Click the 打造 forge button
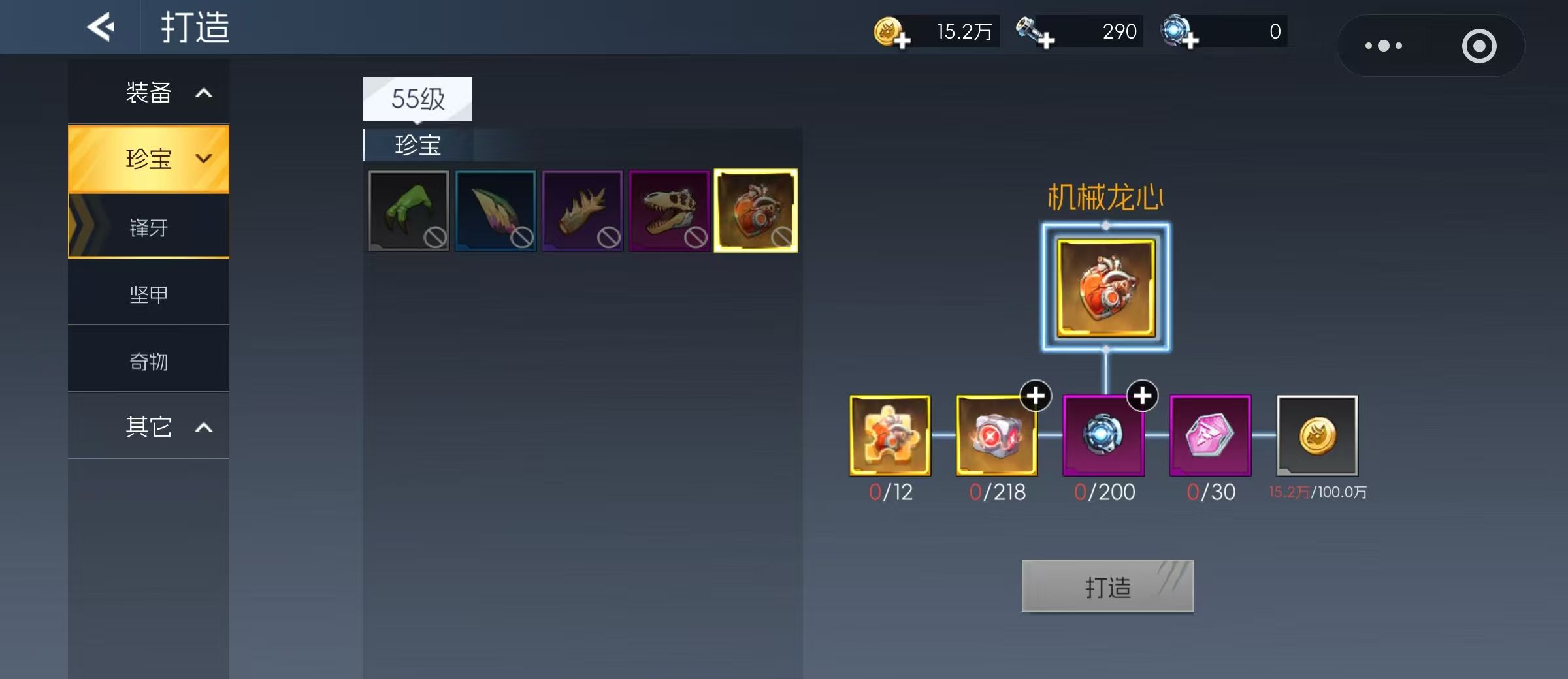Image resolution: width=1568 pixels, height=679 pixels. (1107, 586)
